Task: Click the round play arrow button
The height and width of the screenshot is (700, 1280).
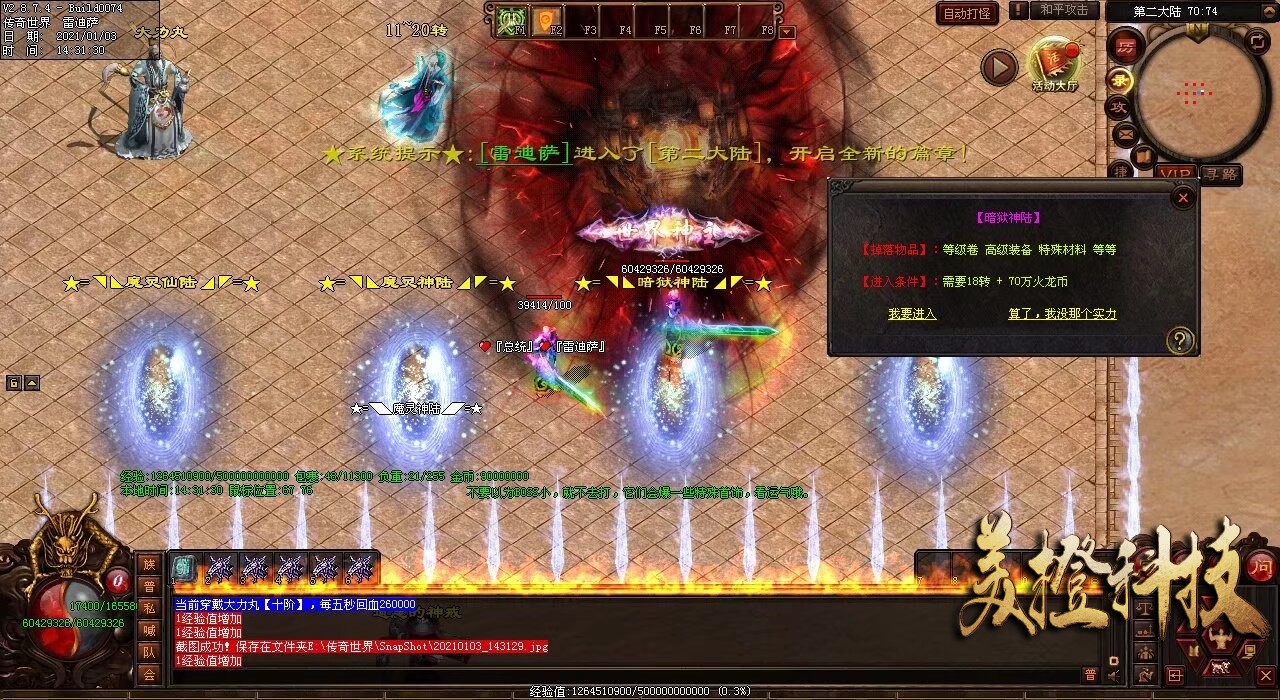Action: 998,68
